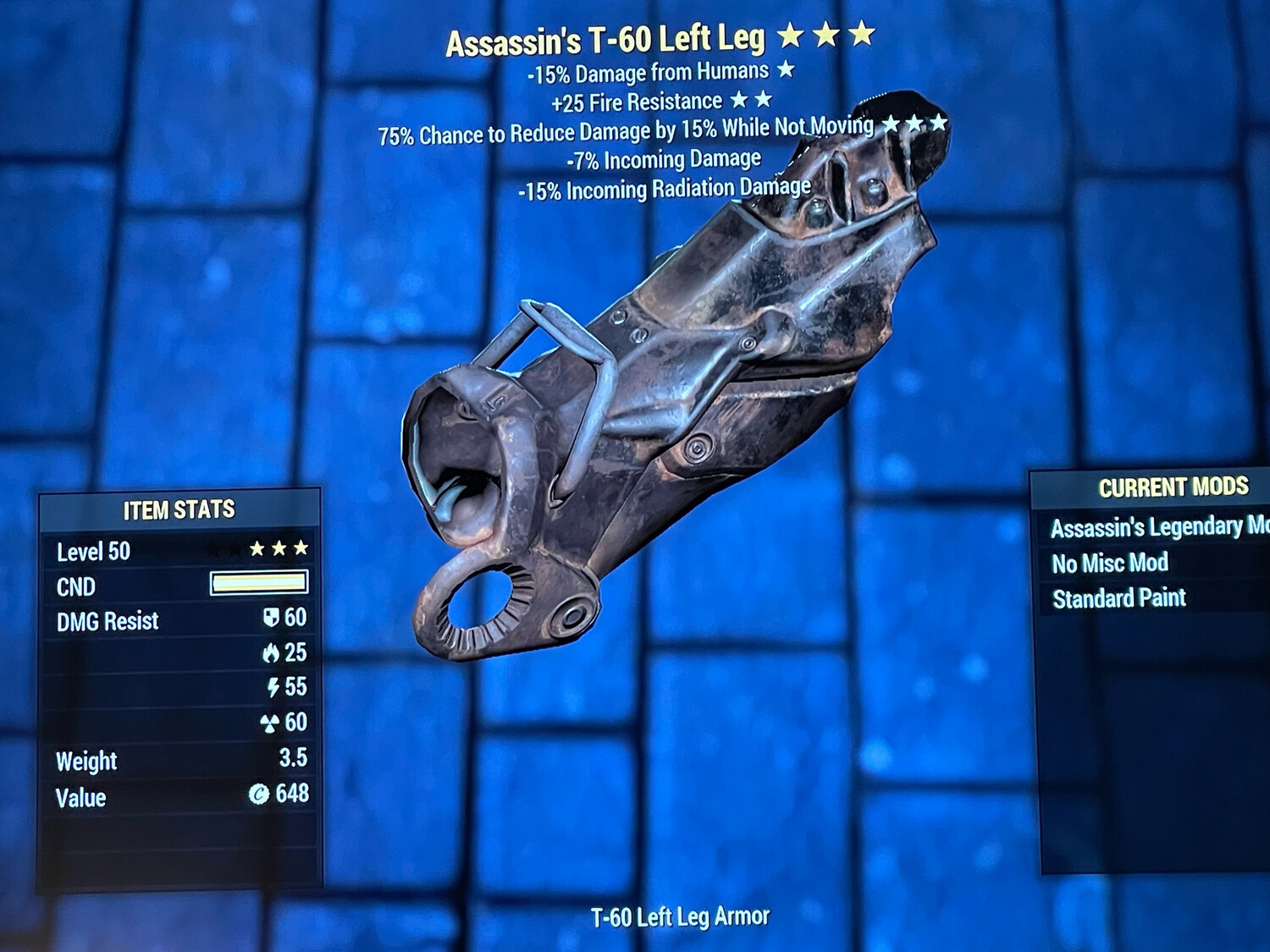Image resolution: width=1270 pixels, height=952 pixels.
Task: Click the T-60 Left Leg Armor label
Action: [679, 915]
